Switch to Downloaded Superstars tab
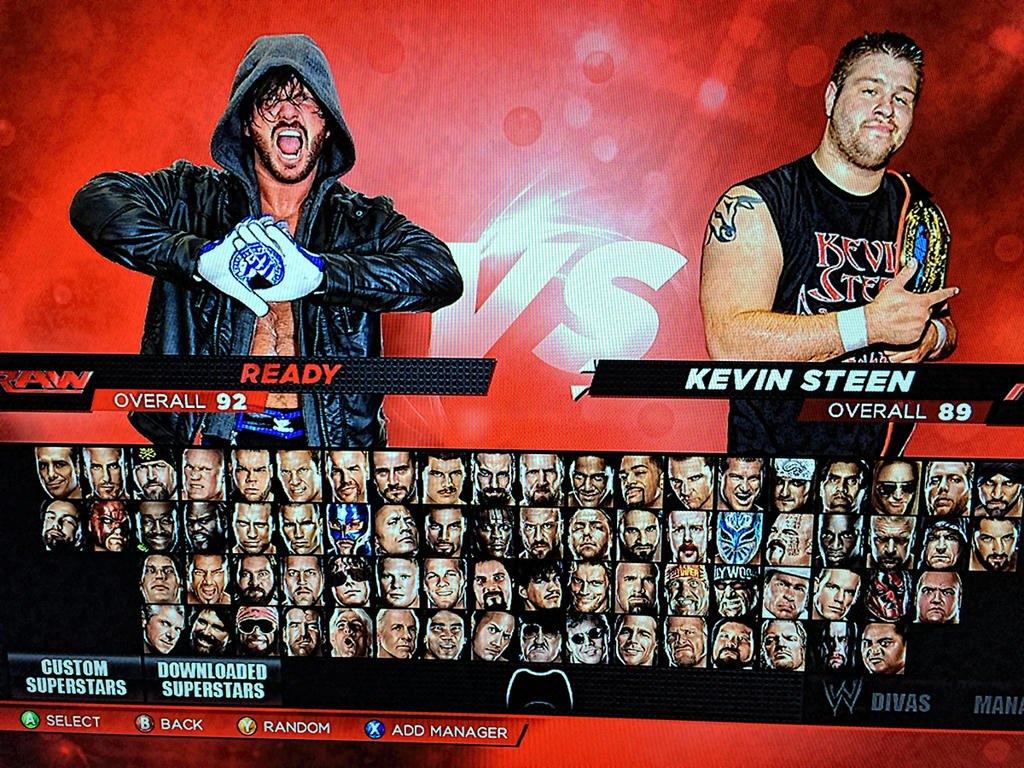1024x768 pixels. (x=212, y=678)
